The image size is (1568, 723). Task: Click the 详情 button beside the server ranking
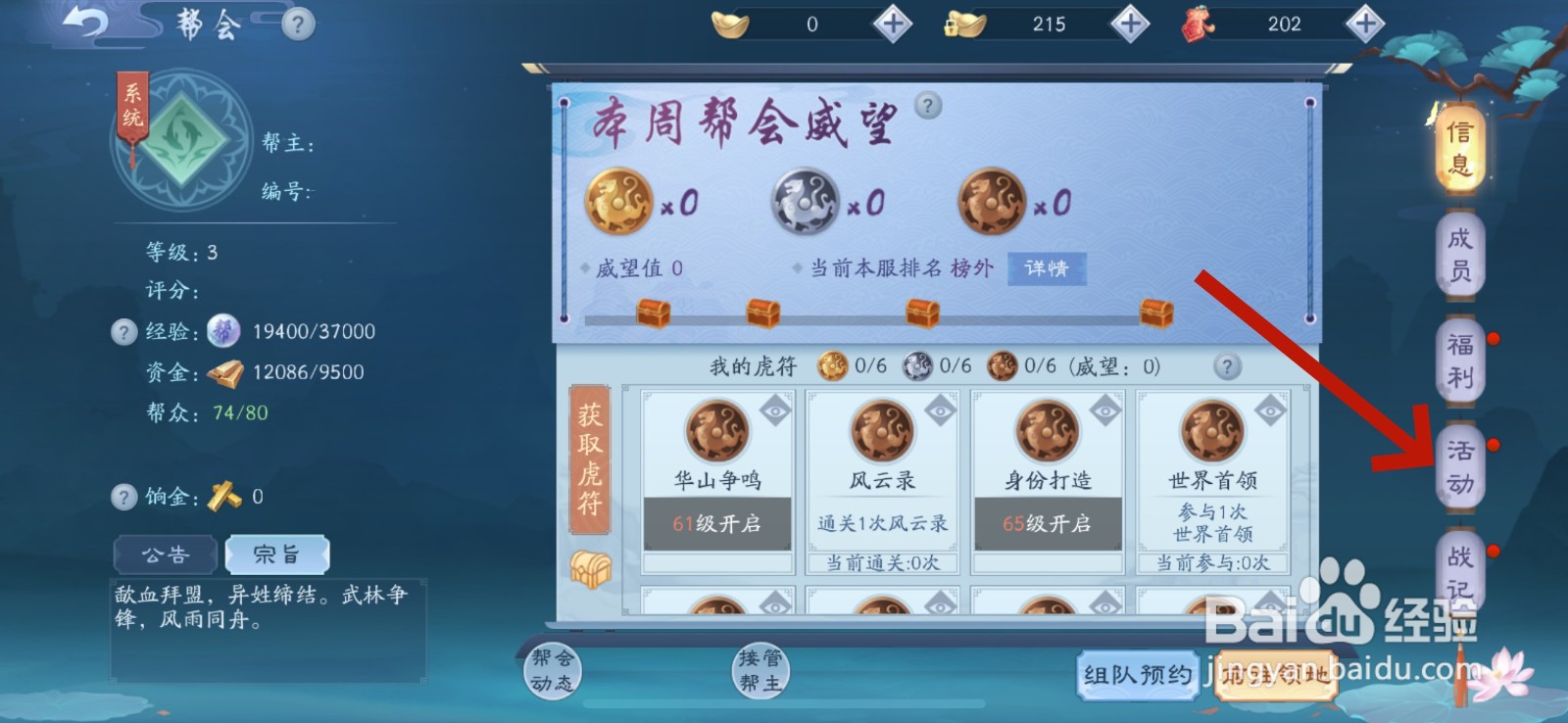(1047, 268)
